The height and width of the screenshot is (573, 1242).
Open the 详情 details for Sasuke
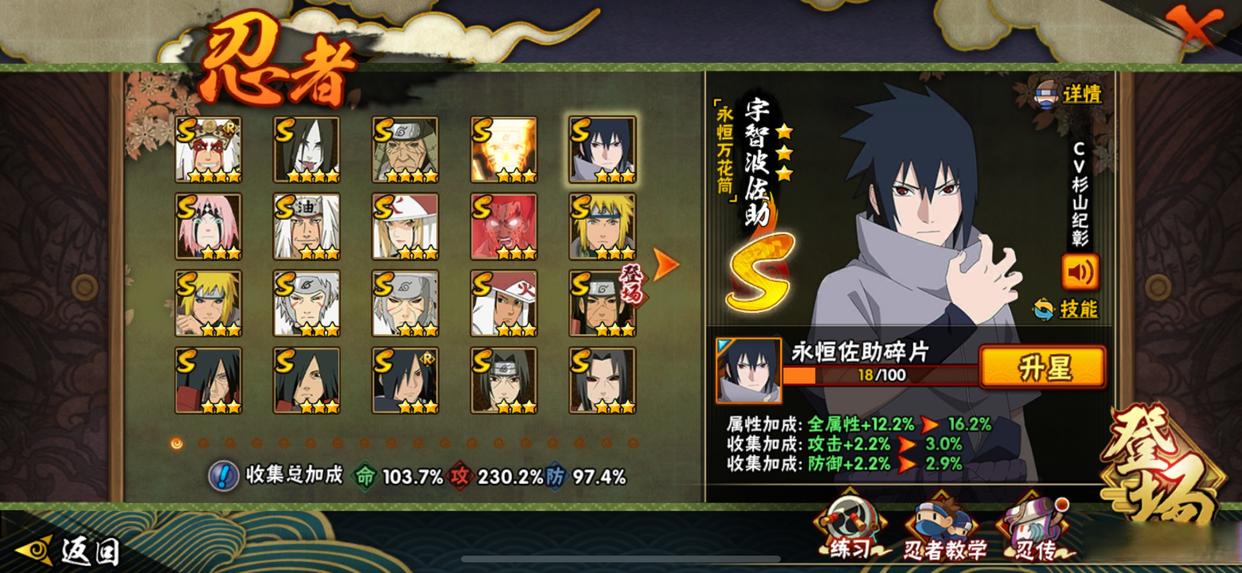(x=1068, y=94)
